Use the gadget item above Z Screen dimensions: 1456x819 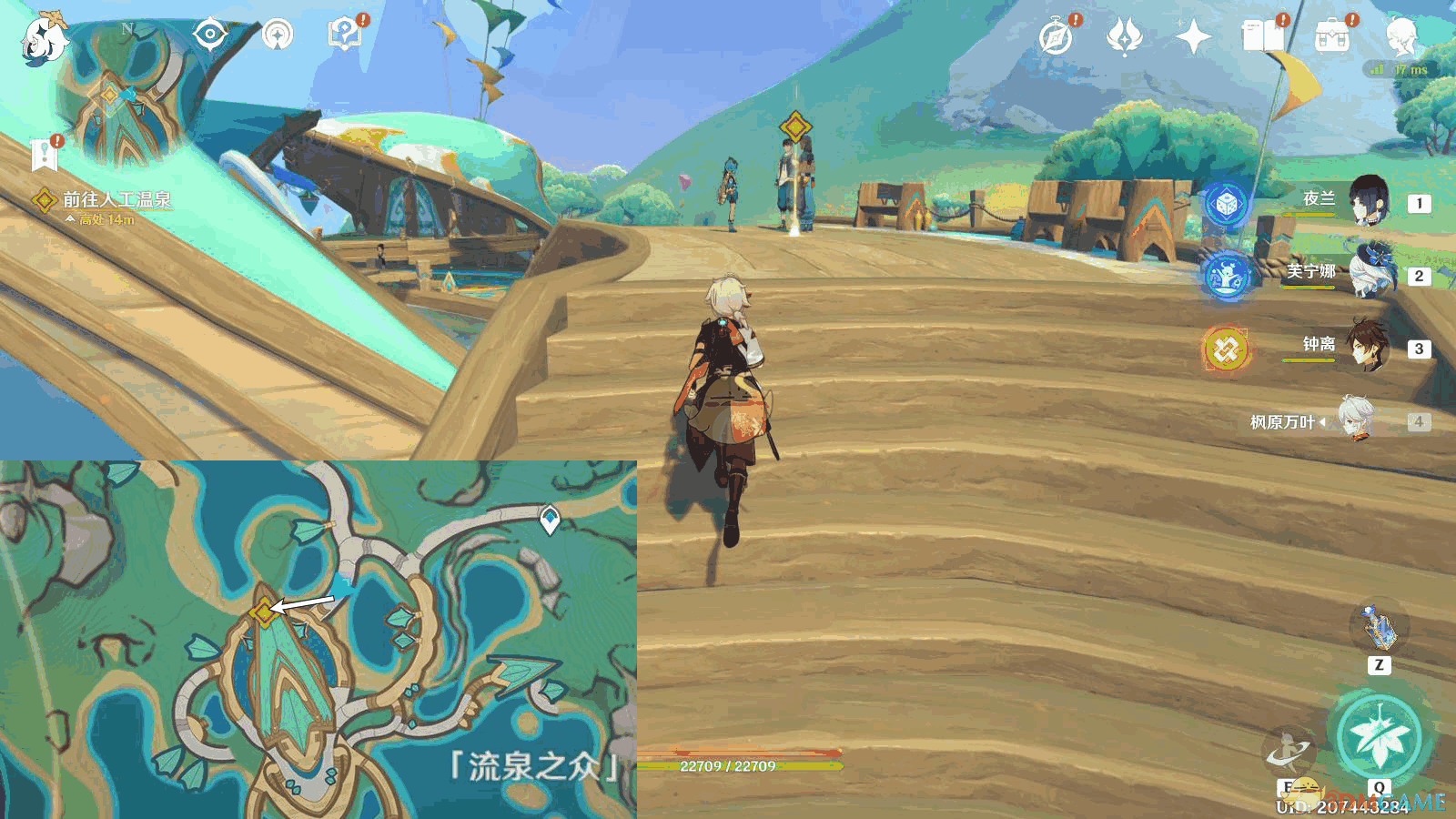click(1379, 628)
